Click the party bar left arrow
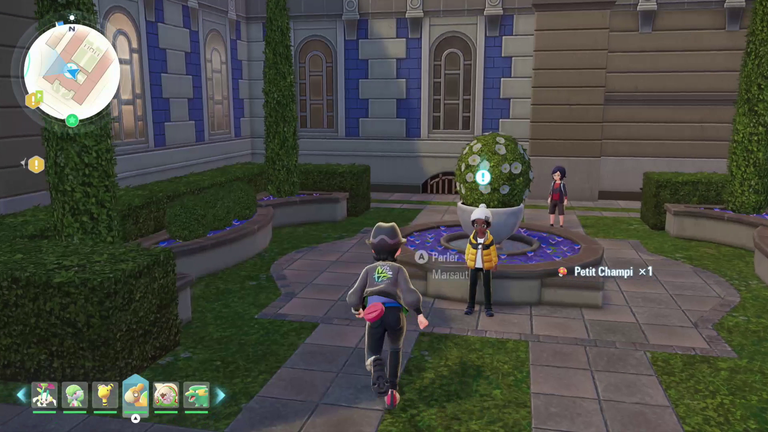 coord(21,395)
